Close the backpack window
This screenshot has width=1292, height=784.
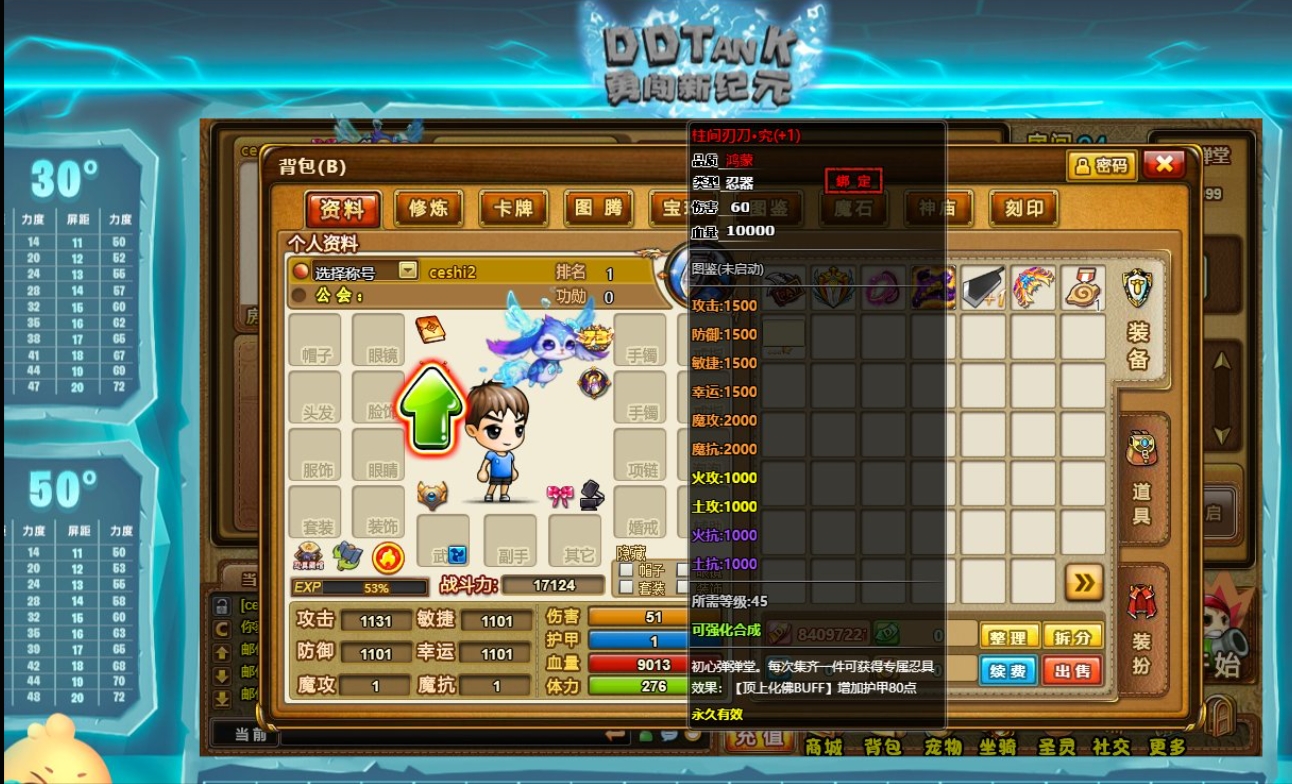(1164, 165)
